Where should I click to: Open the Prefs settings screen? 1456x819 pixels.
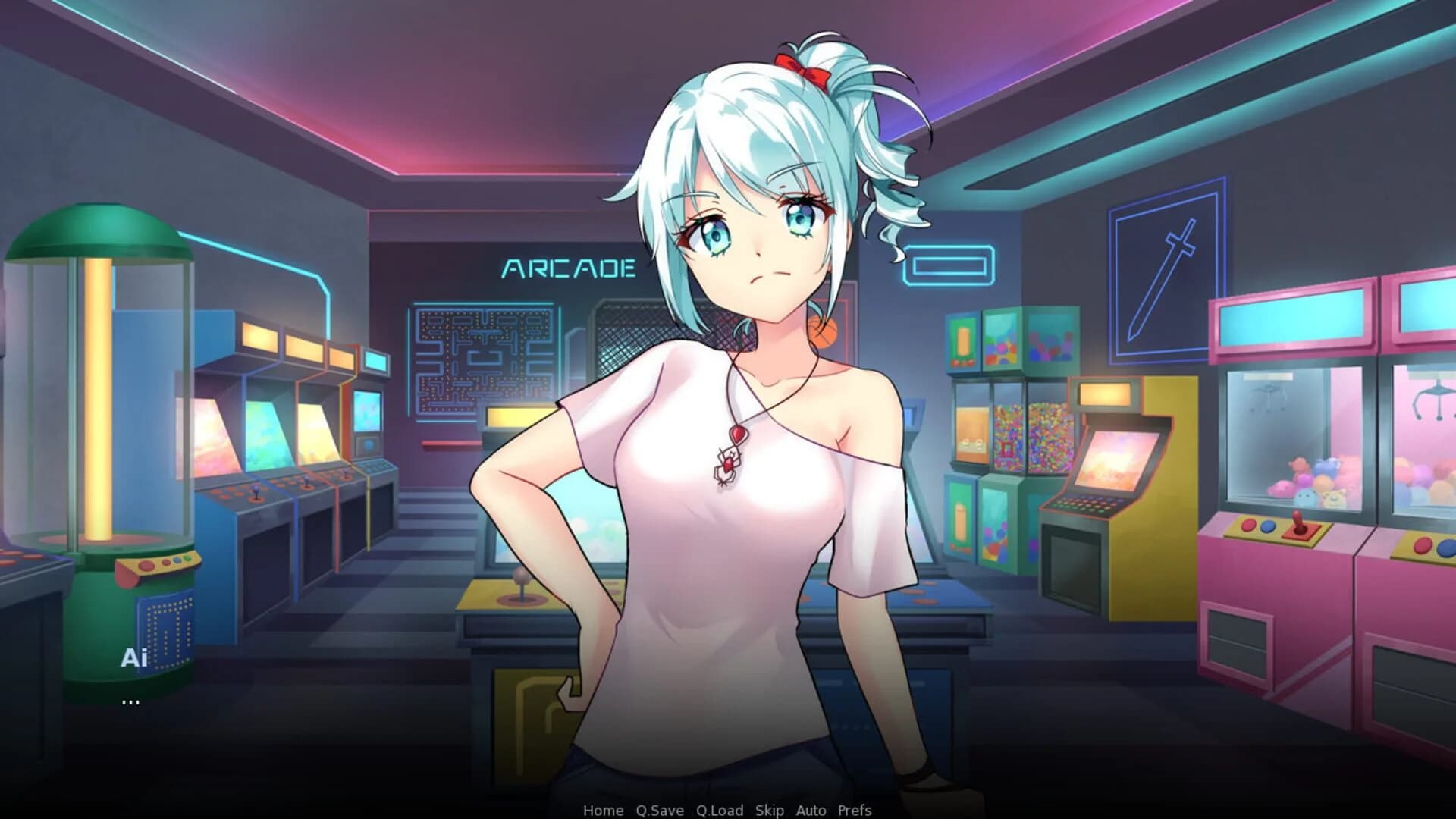coord(854,810)
